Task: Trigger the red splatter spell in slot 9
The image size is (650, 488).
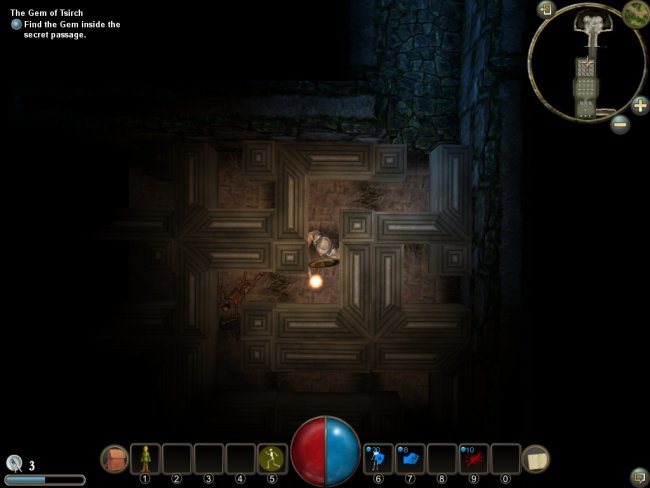Action: [x=474, y=458]
